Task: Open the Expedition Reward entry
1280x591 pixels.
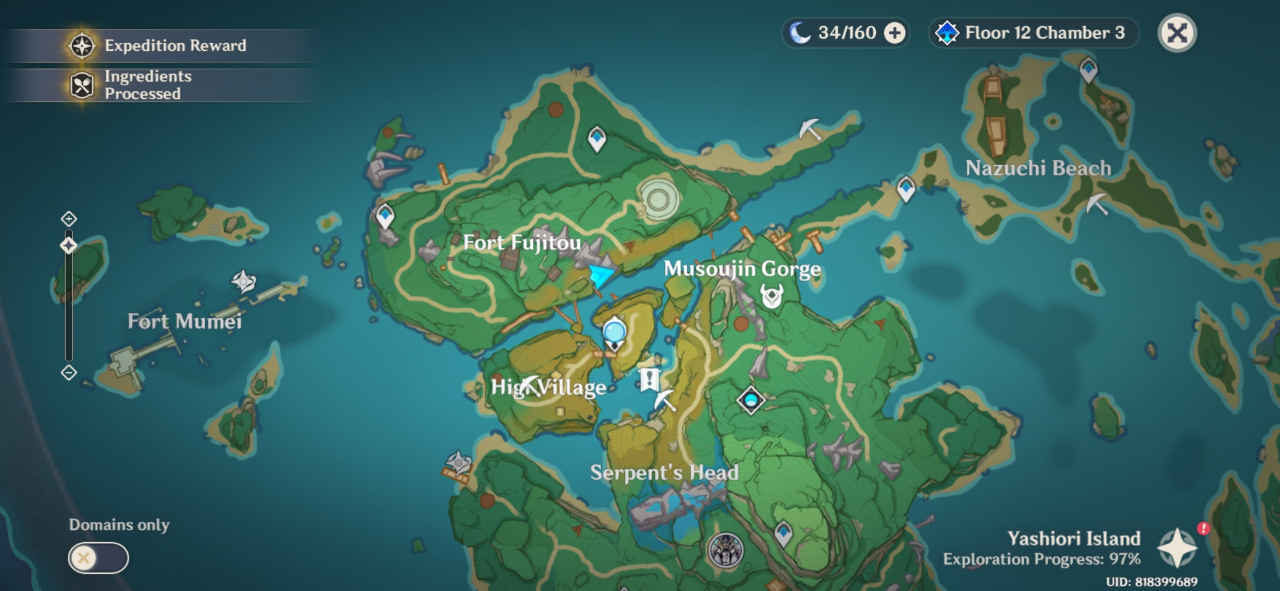Action: click(x=160, y=45)
